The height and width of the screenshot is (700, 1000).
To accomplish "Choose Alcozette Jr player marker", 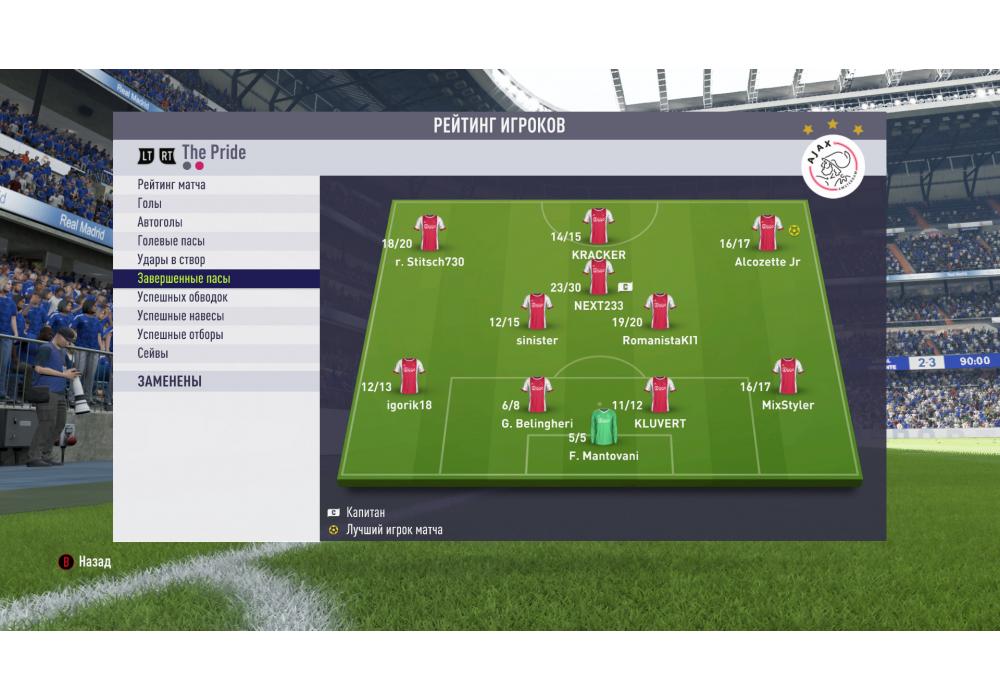I will 767,233.
